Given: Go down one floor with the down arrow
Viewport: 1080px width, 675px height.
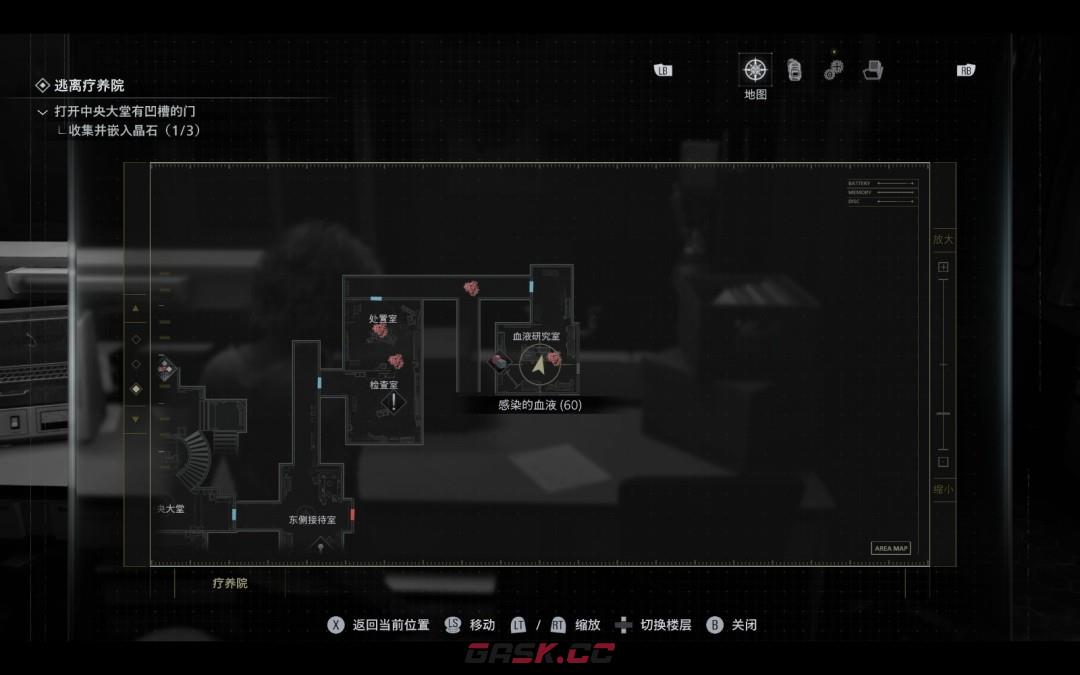Looking at the screenshot, I should [x=136, y=419].
